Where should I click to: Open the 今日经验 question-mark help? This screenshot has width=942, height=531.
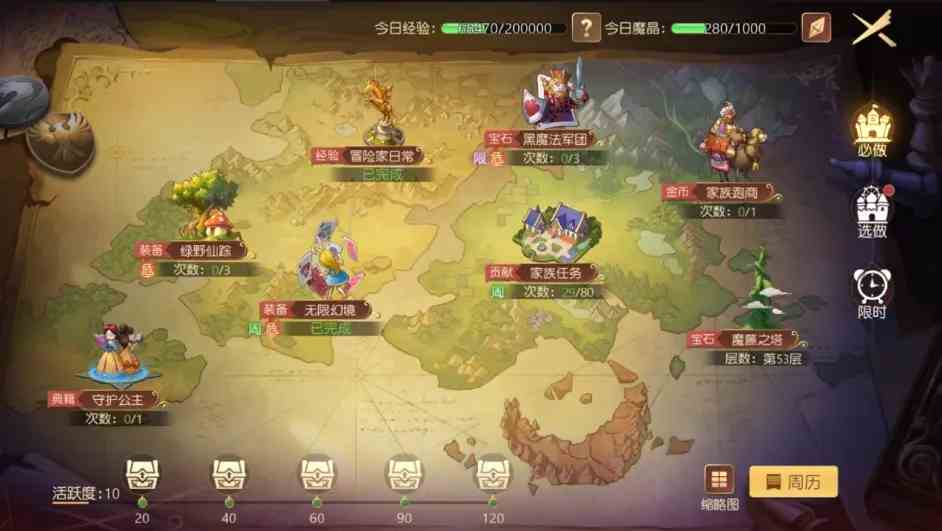(586, 28)
